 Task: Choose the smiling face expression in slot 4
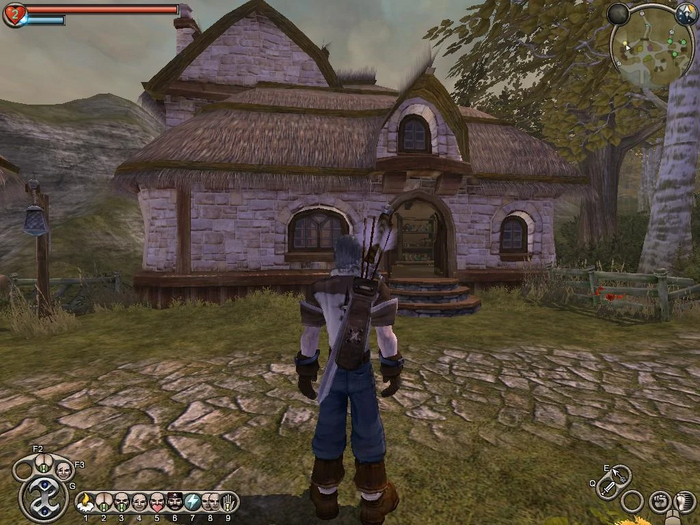tap(139, 501)
